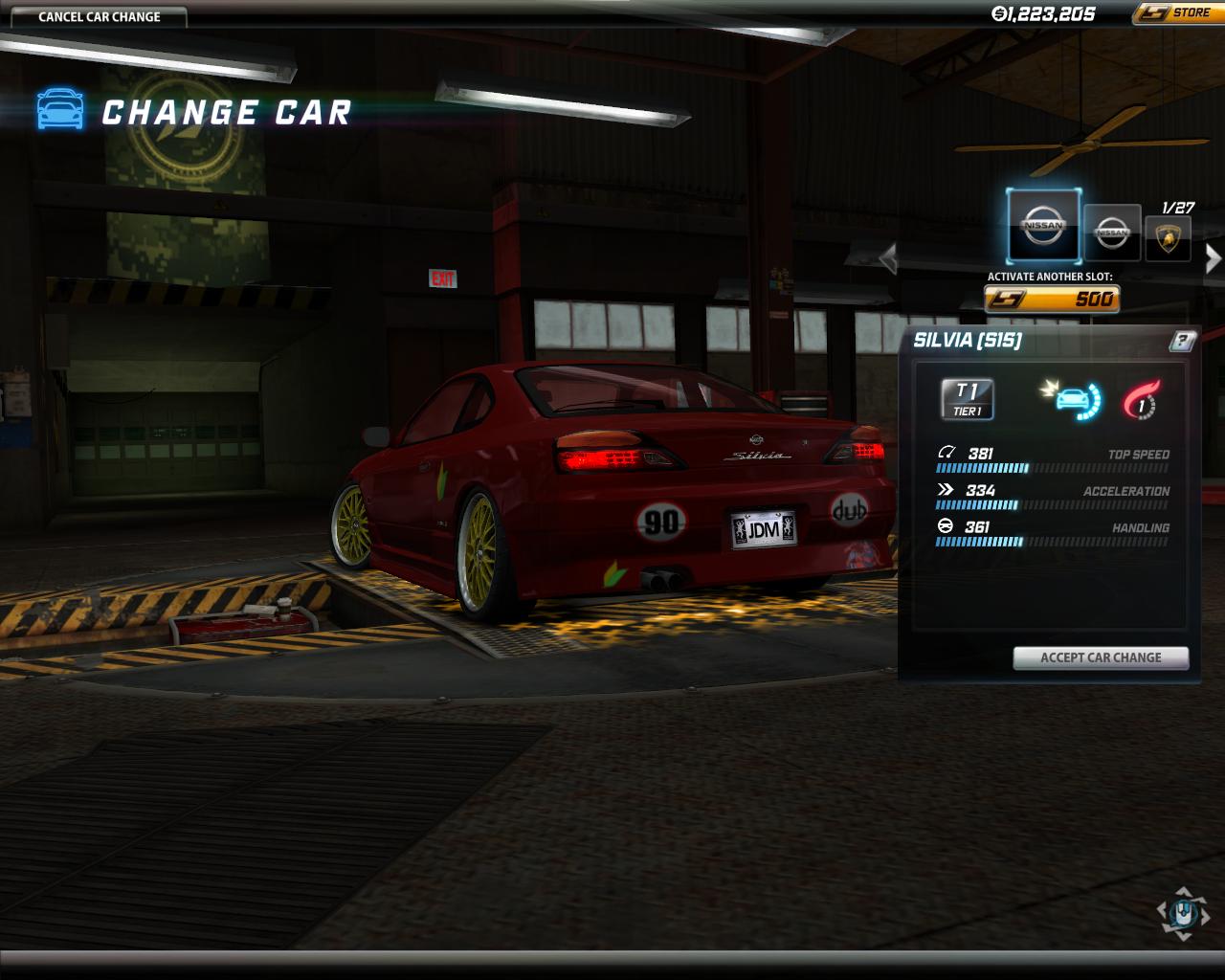Accept the car change
This screenshot has width=1225, height=980.
click(1101, 657)
